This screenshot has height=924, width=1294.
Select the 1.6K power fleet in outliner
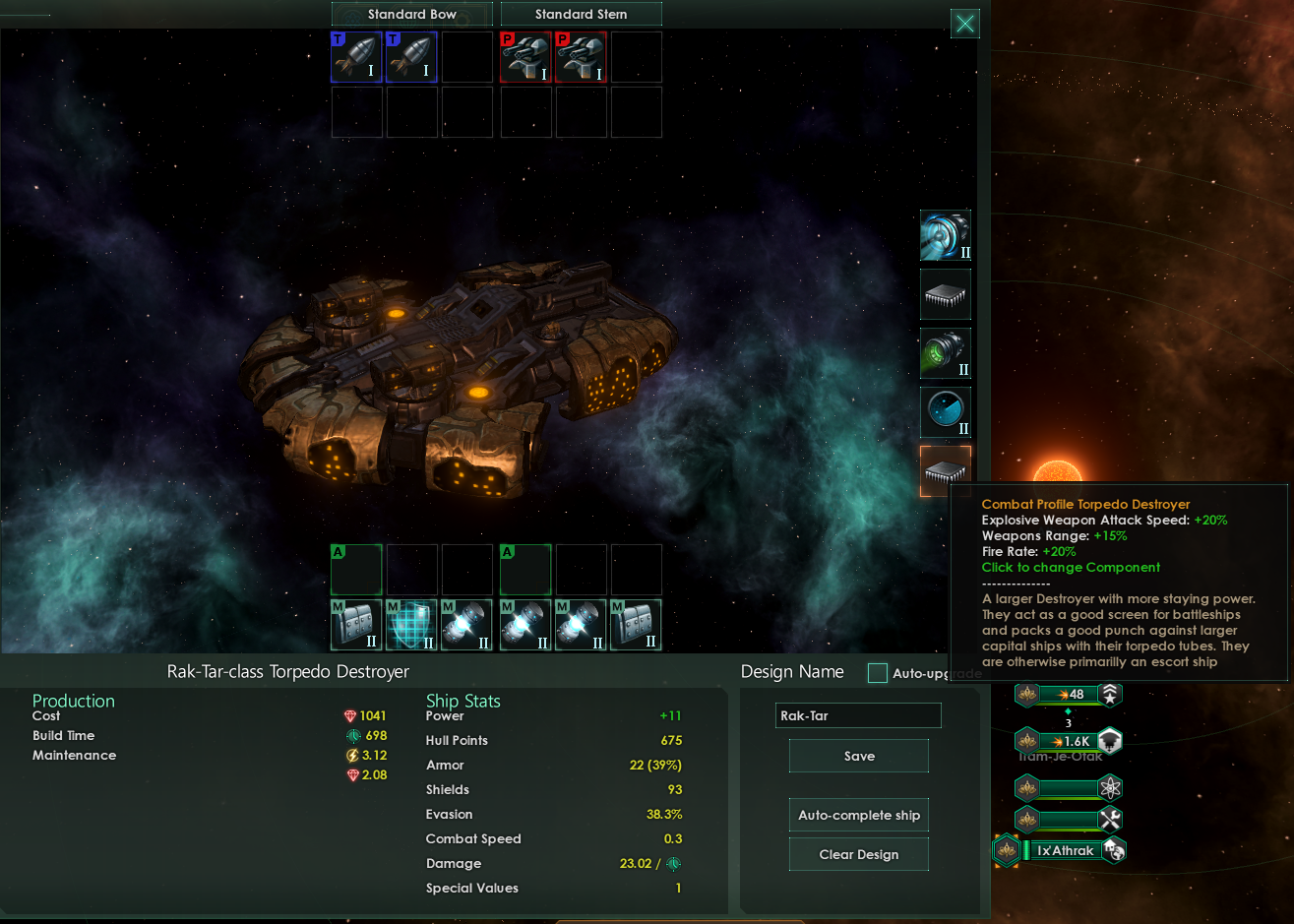click(x=1070, y=741)
